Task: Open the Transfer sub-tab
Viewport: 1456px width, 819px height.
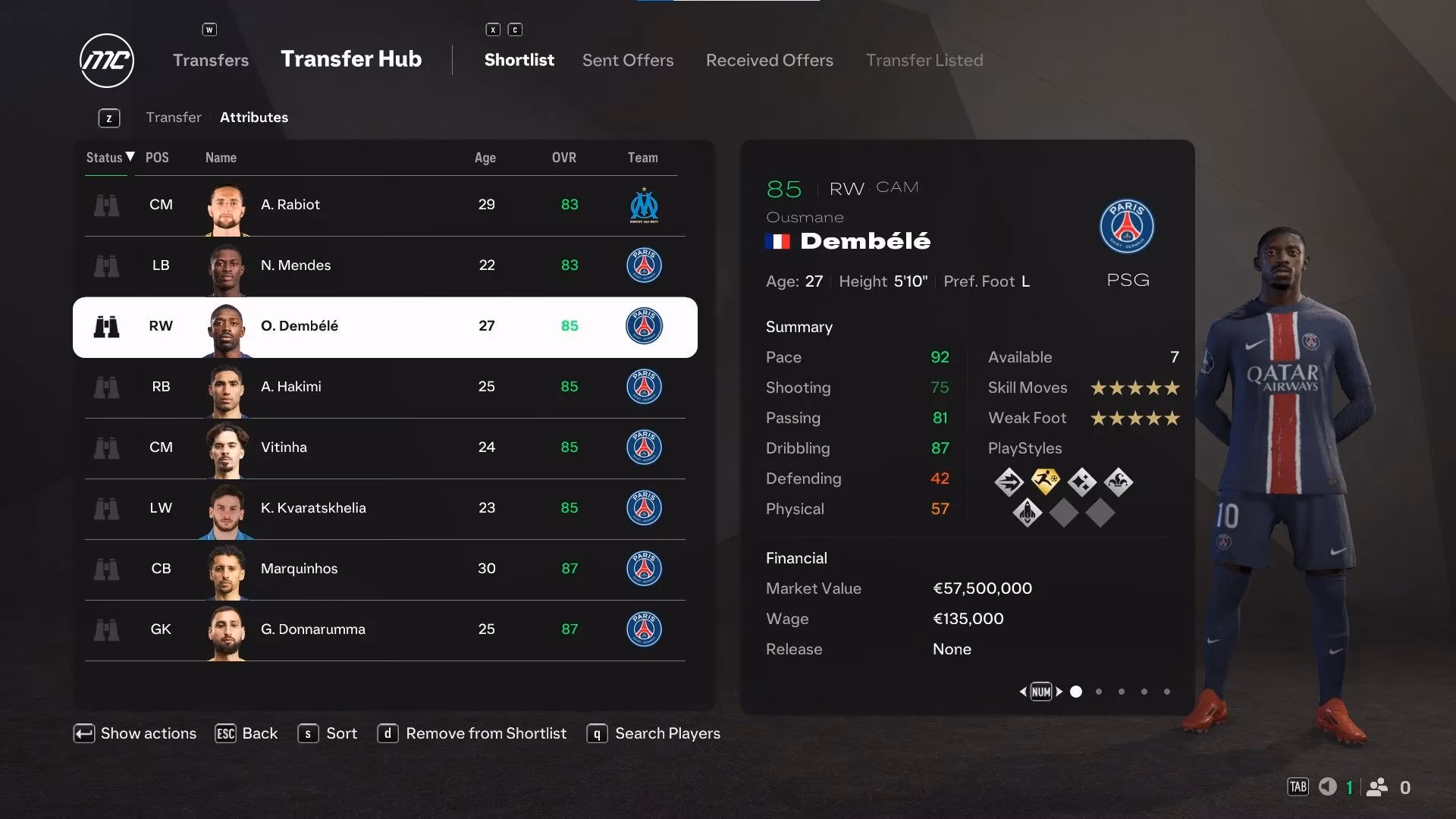Action: click(x=174, y=117)
